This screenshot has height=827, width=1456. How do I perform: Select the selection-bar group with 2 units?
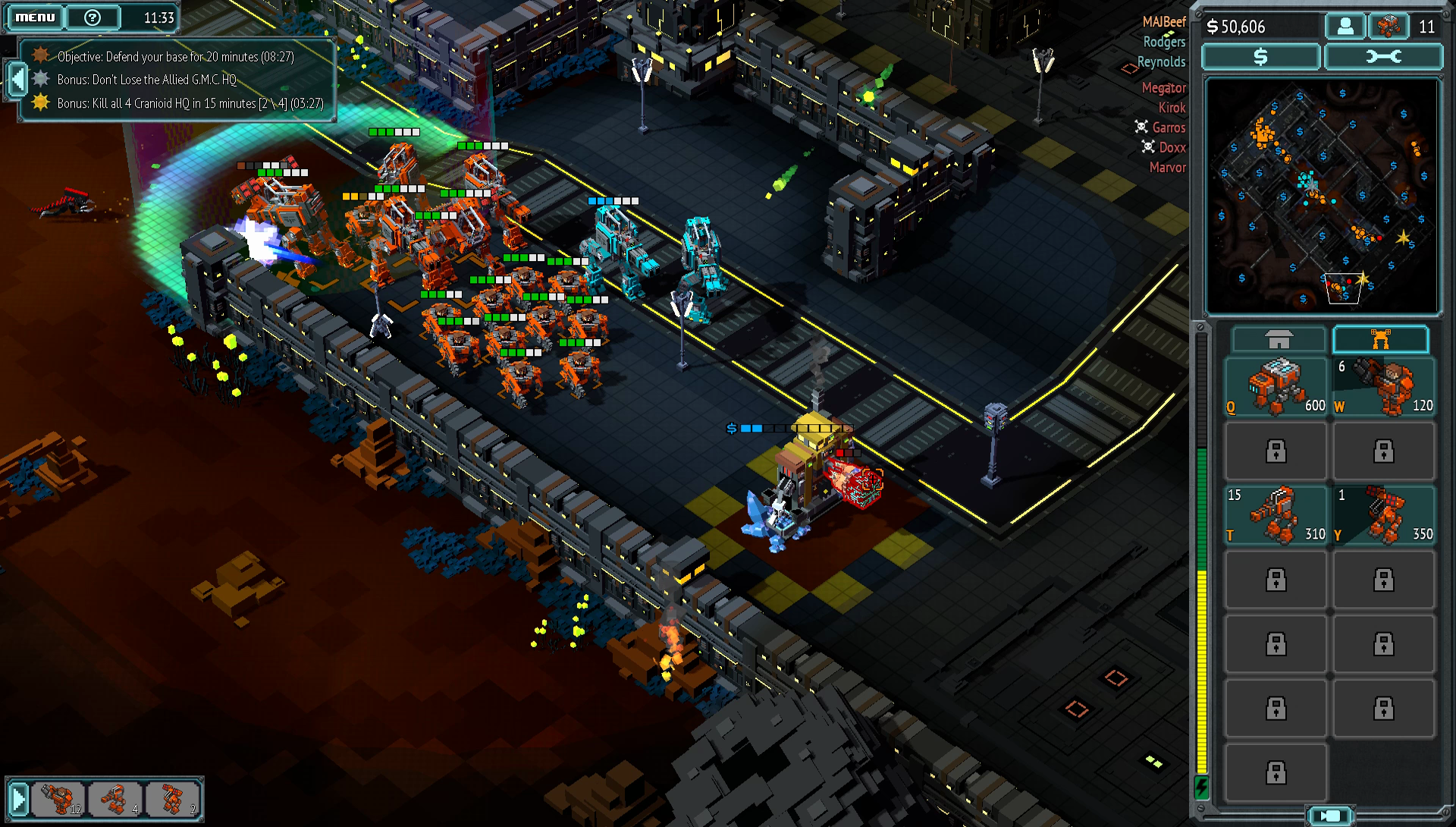click(173, 799)
